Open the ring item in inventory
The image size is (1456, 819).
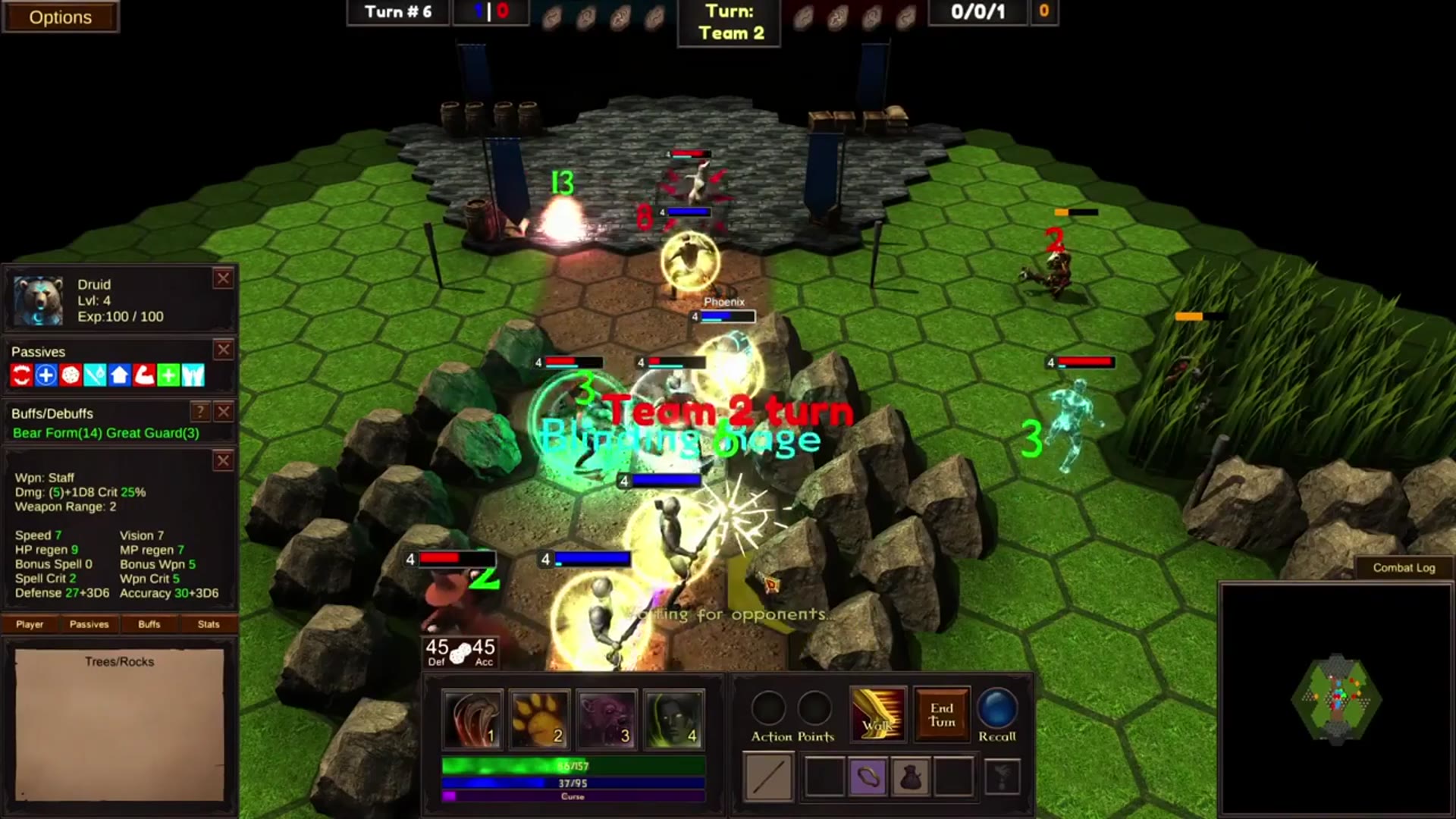coord(869,777)
